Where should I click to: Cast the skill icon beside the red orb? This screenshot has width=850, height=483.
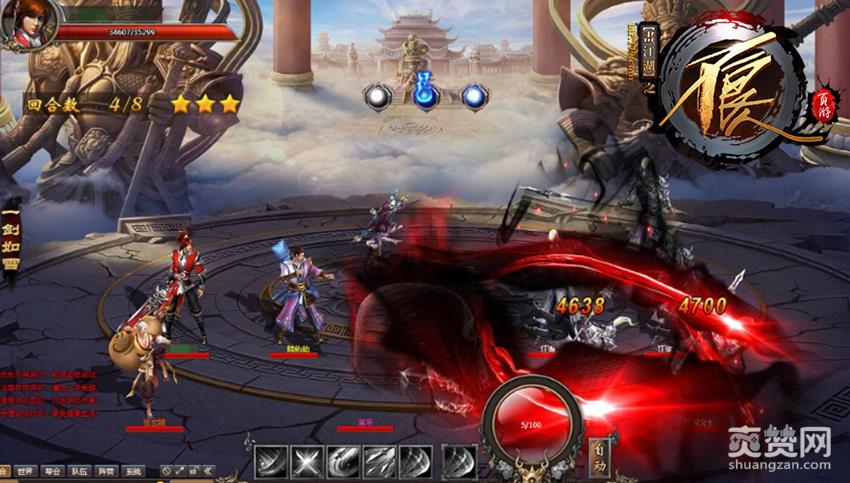tap(459, 462)
